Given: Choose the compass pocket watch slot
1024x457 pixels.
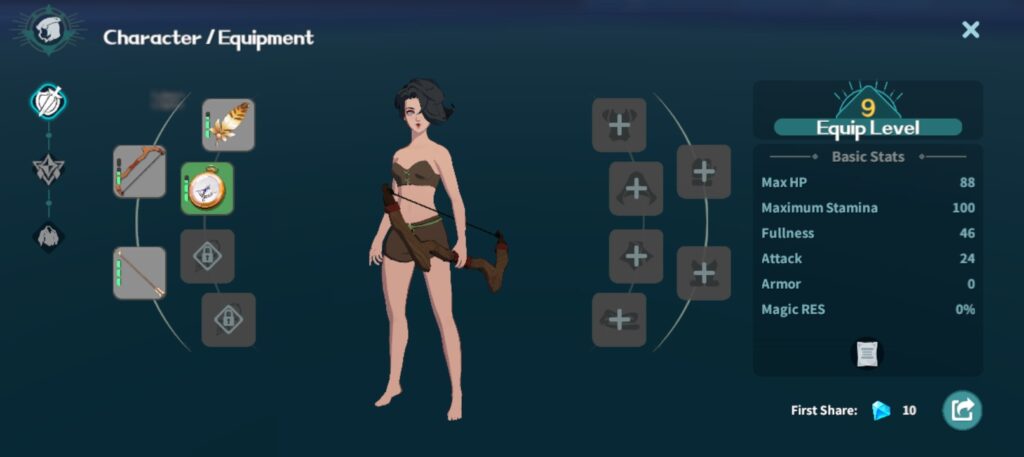Looking at the screenshot, I should tap(207, 188).
